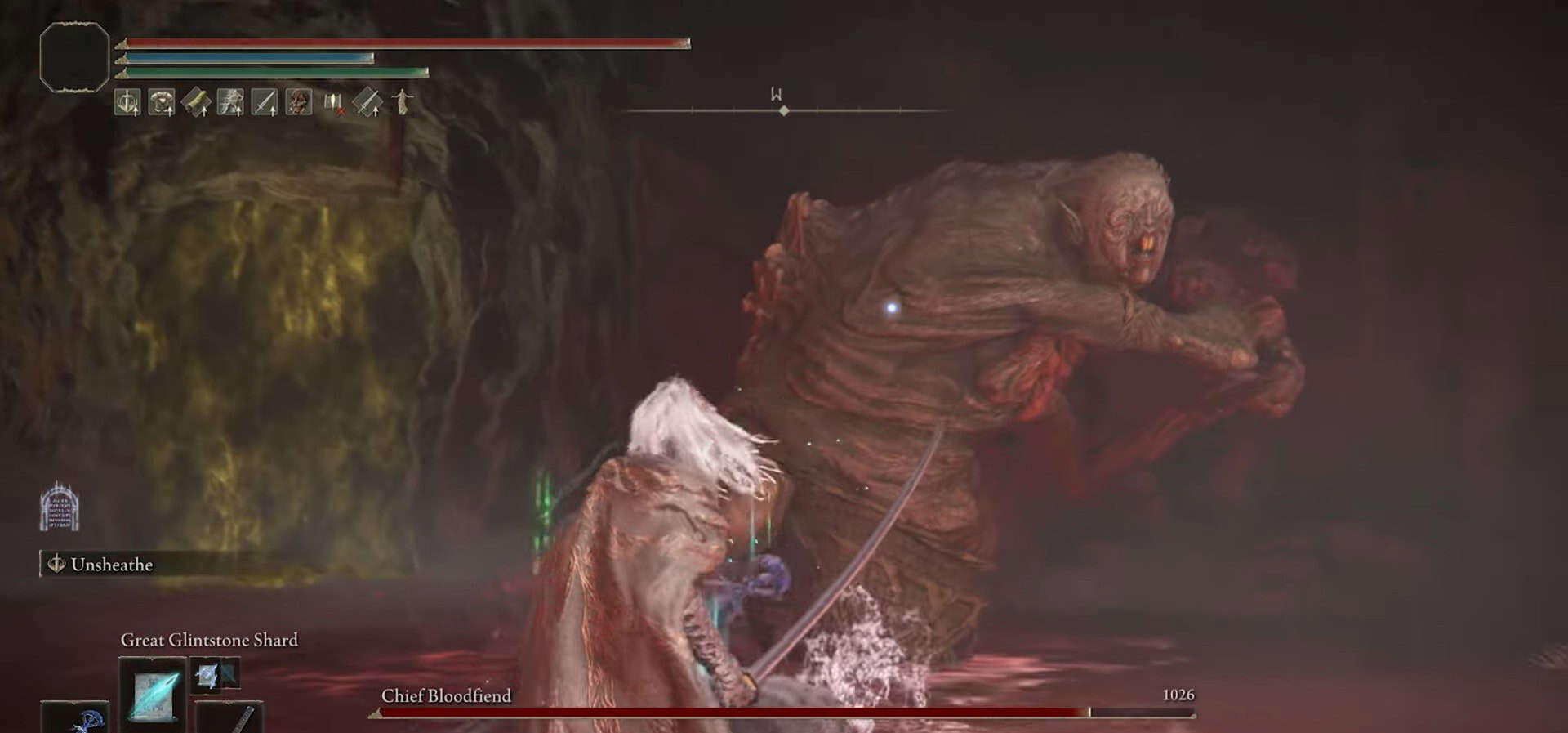This screenshot has height=733, width=1568.
Task: Inspect the running figure buff icon
Action: pyautogui.click(x=230, y=102)
